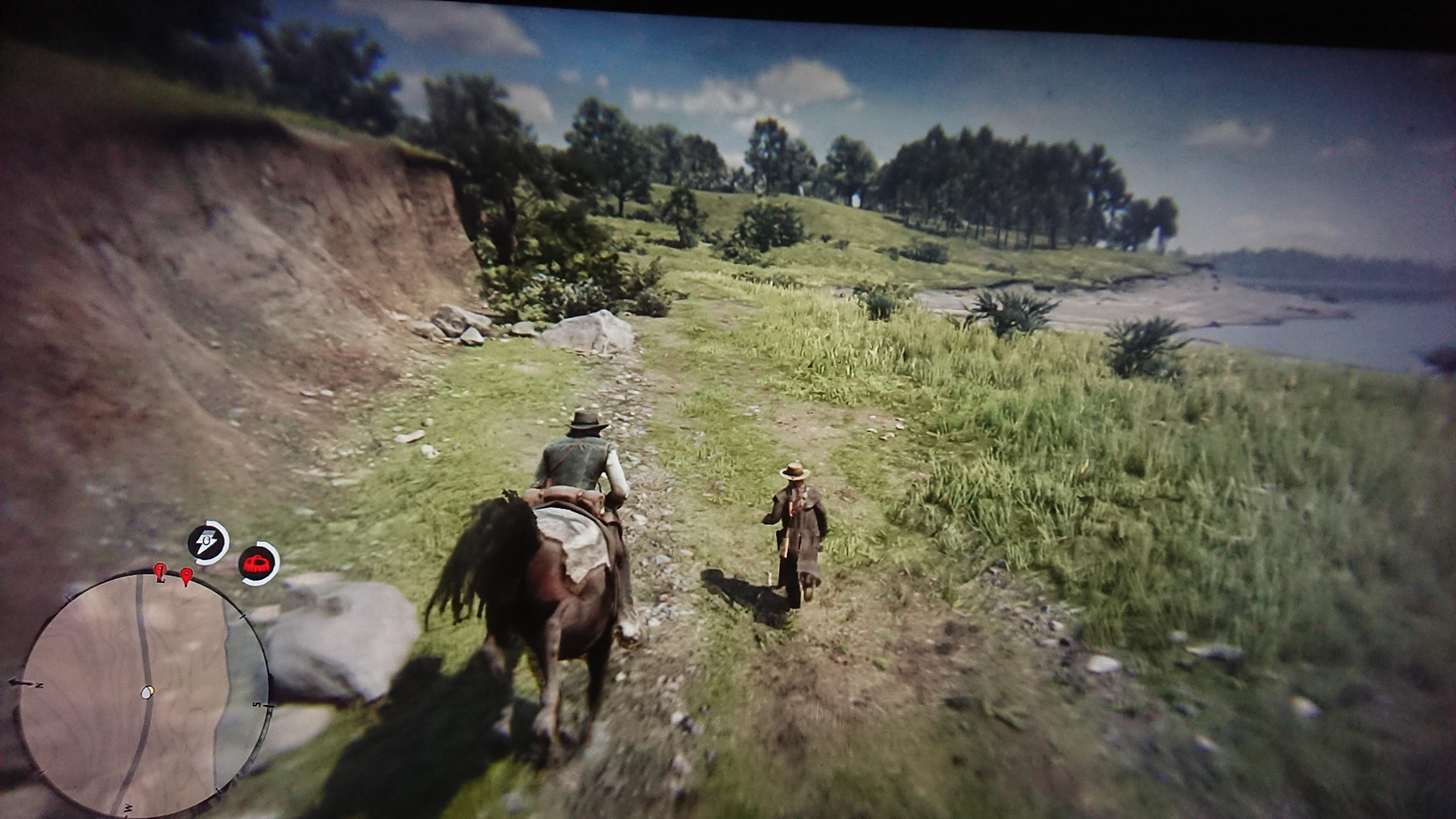Click the red horse core icon
This screenshot has height=819, width=1456.
coord(258,563)
